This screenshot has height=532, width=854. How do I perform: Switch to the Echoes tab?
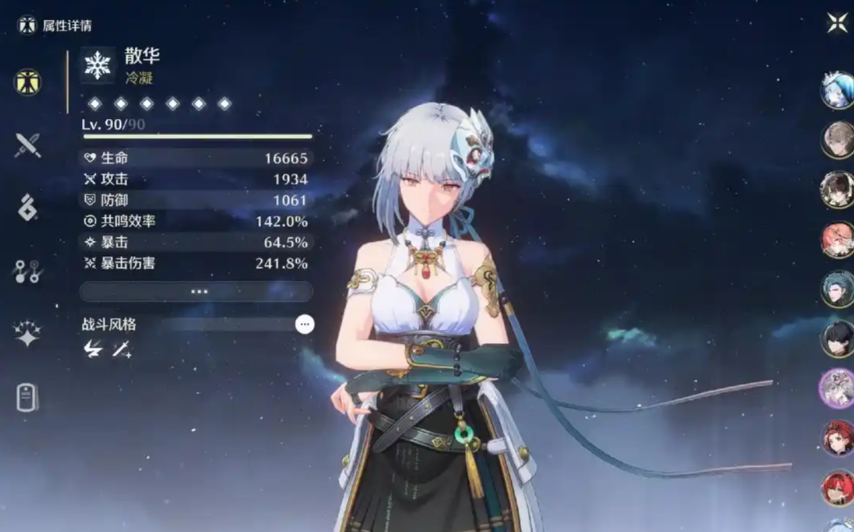(x=28, y=208)
